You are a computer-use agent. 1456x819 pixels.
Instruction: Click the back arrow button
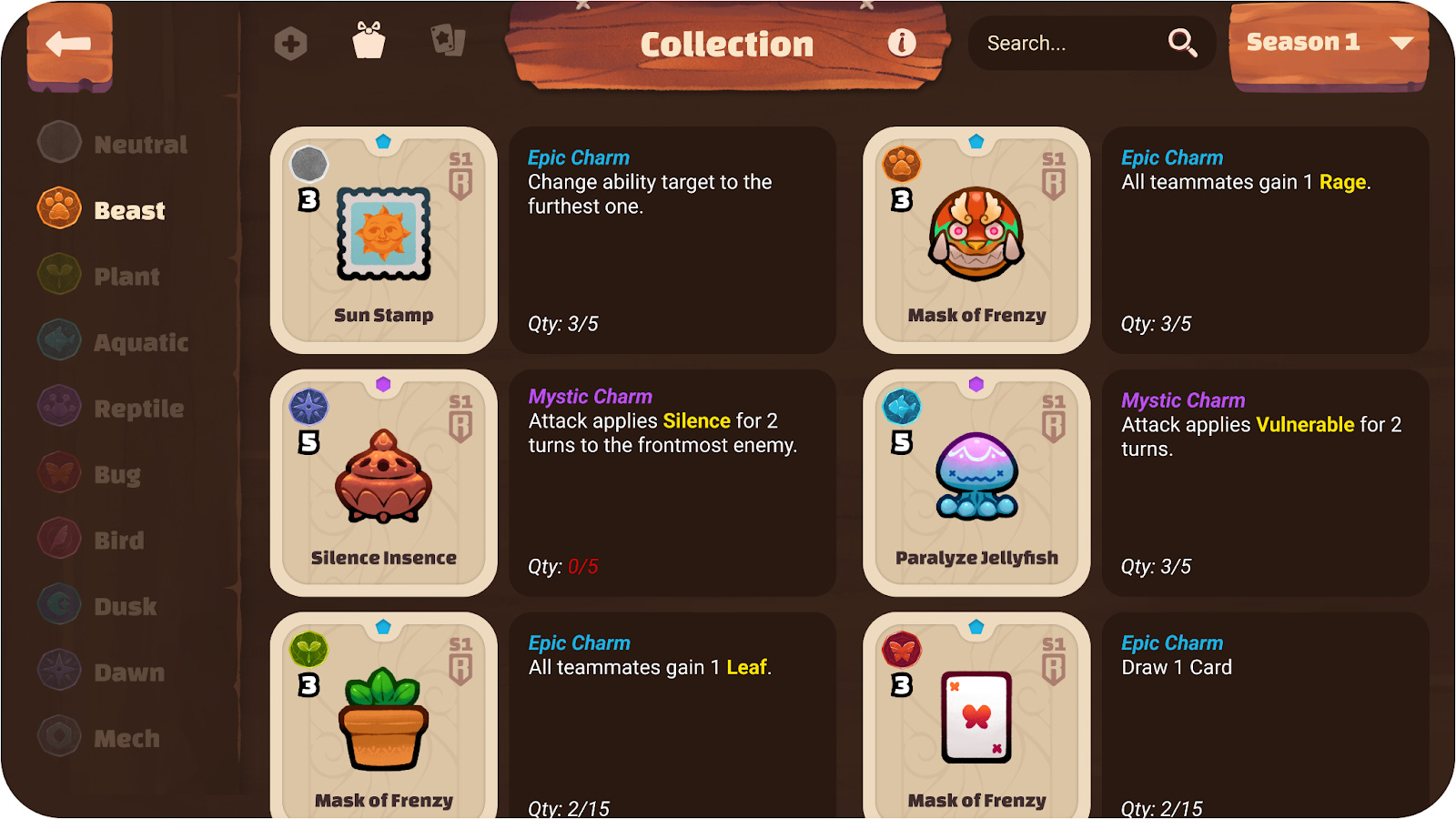[x=69, y=45]
